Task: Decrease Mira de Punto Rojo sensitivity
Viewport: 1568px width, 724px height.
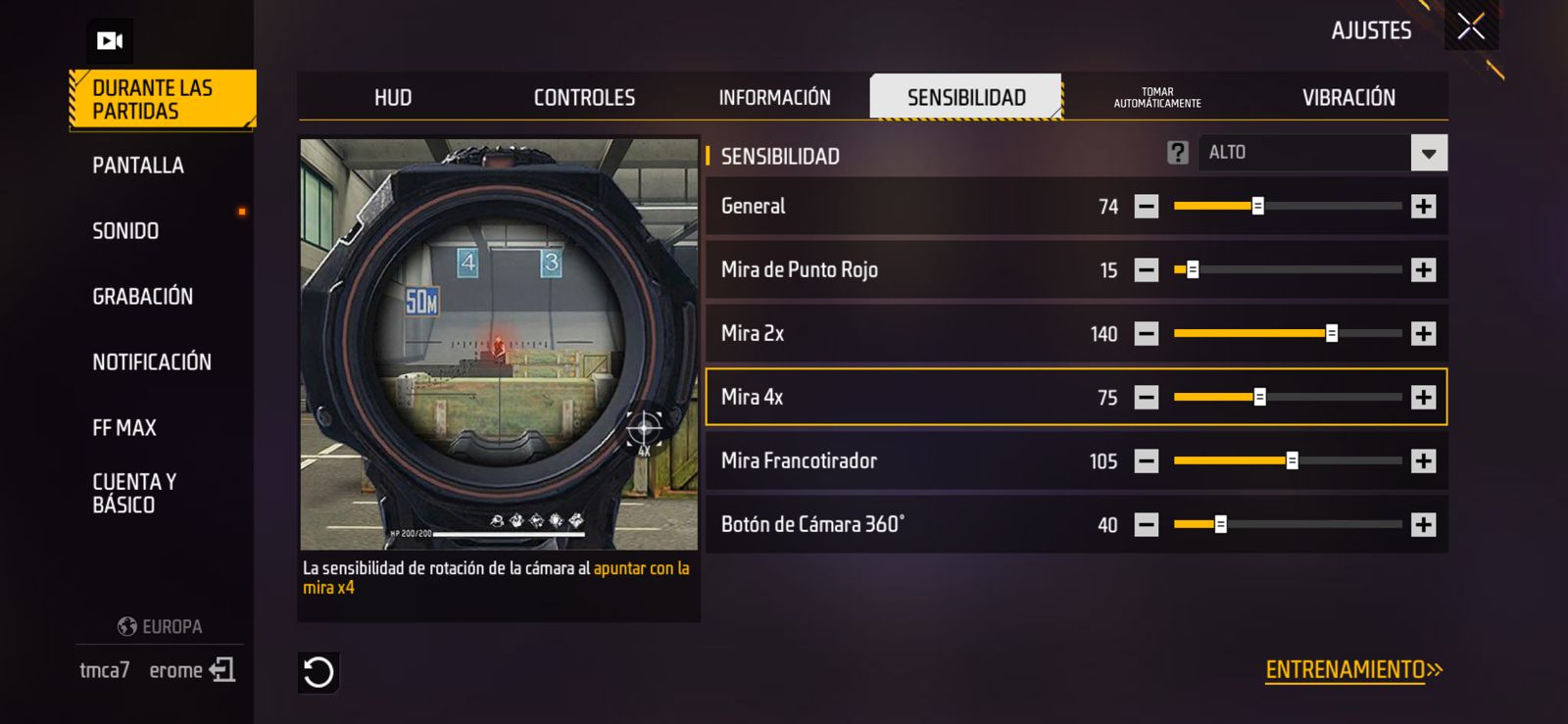Action: point(1146,270)
